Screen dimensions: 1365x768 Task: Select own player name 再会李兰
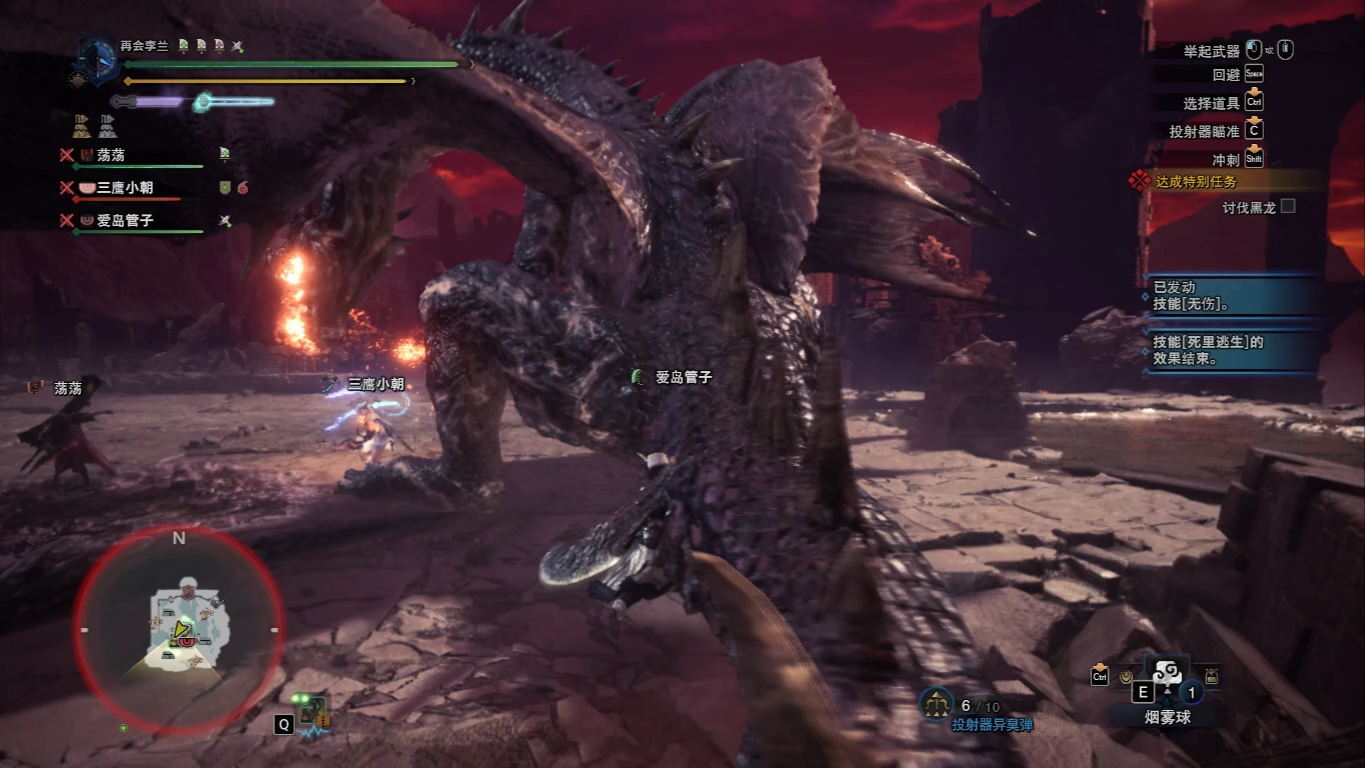(145, 46)
